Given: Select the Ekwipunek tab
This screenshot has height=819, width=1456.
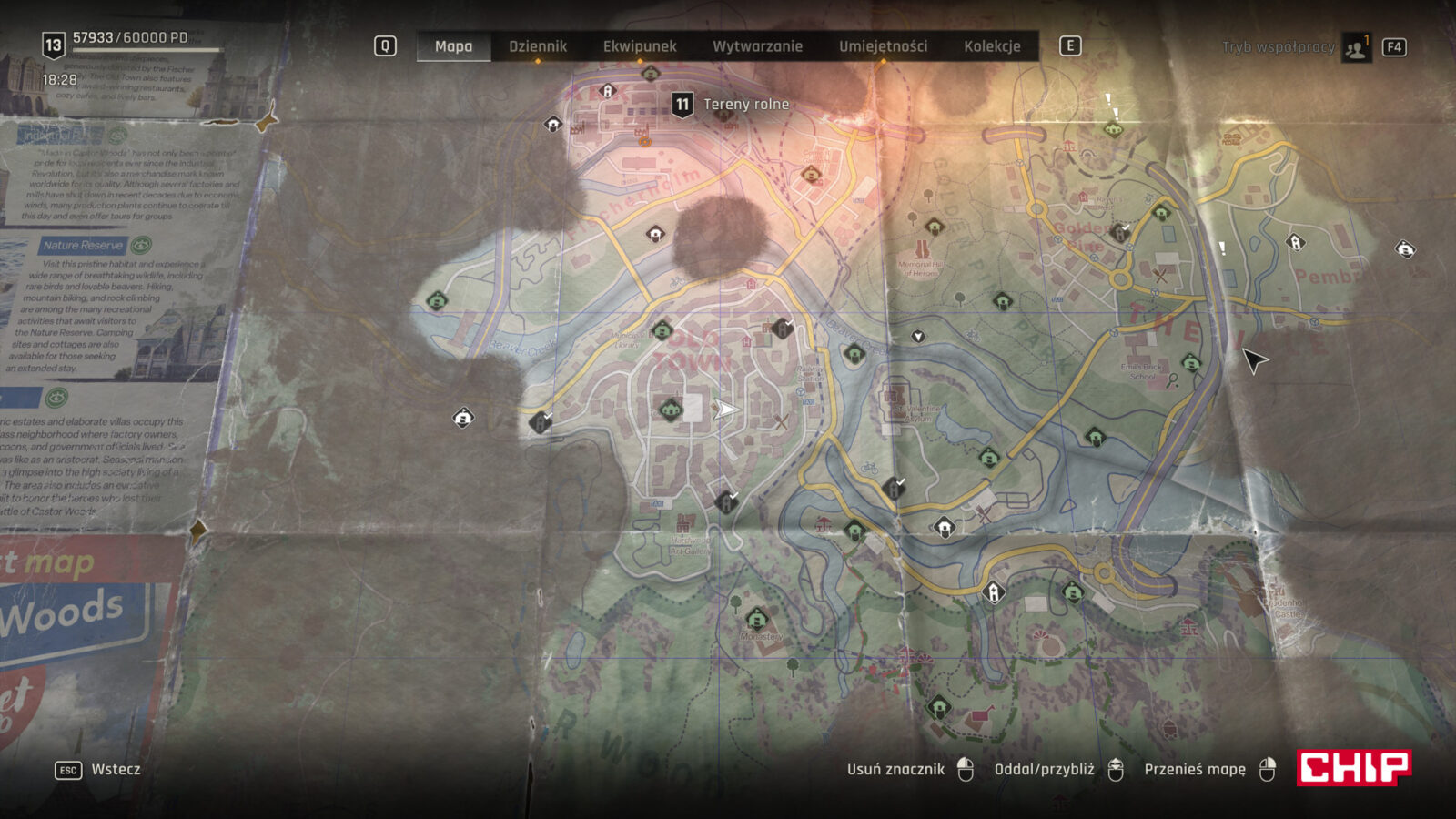Looking at the screenshot, I should [640, 46].
